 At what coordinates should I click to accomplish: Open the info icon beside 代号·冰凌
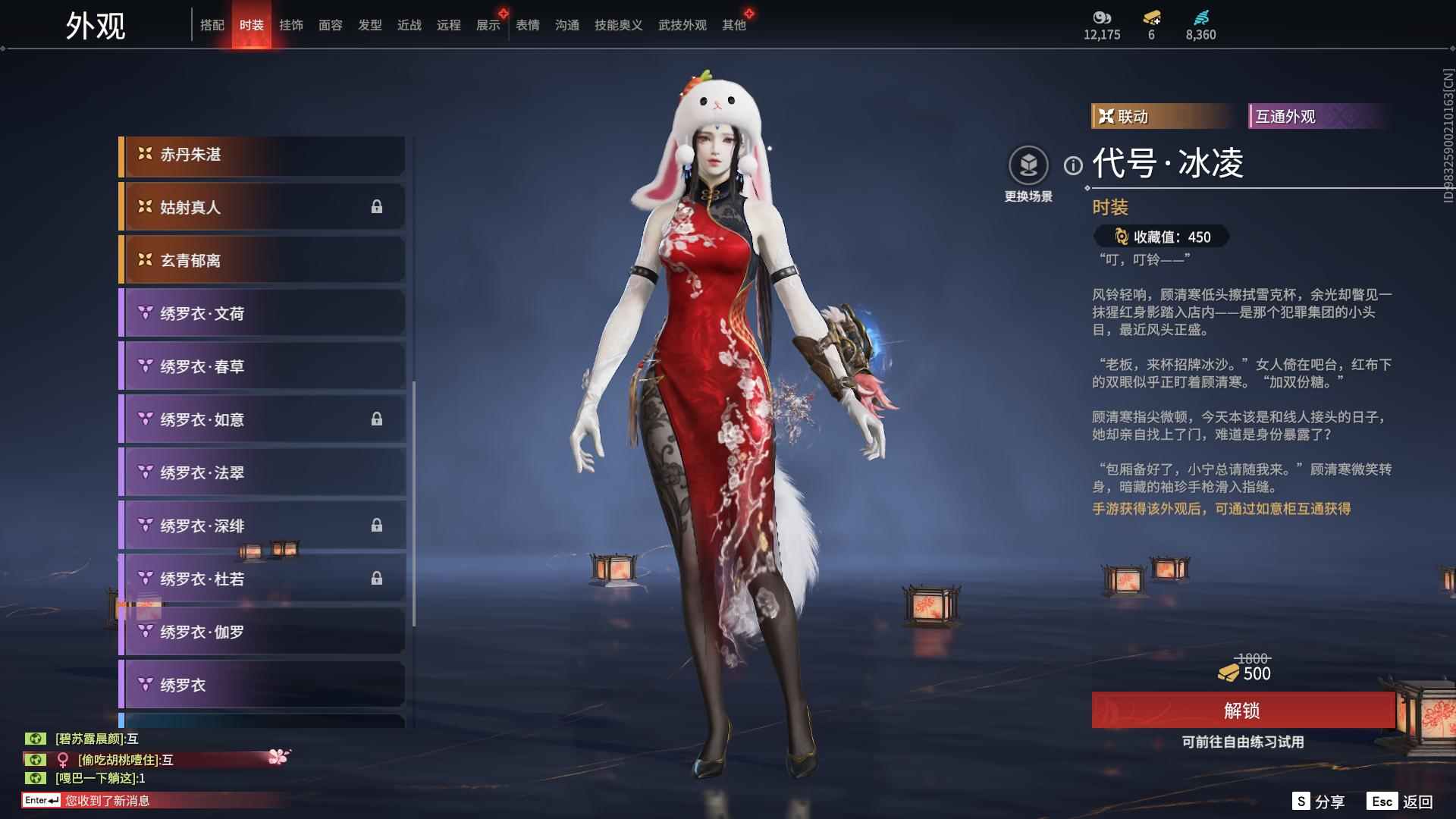[x=1072, y=165]
